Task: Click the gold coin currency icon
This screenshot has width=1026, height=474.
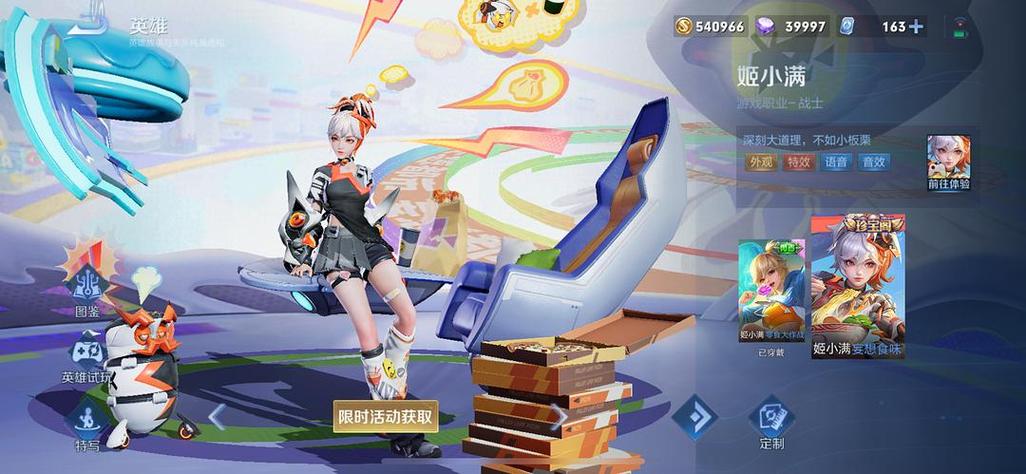Action: [683, 27]
